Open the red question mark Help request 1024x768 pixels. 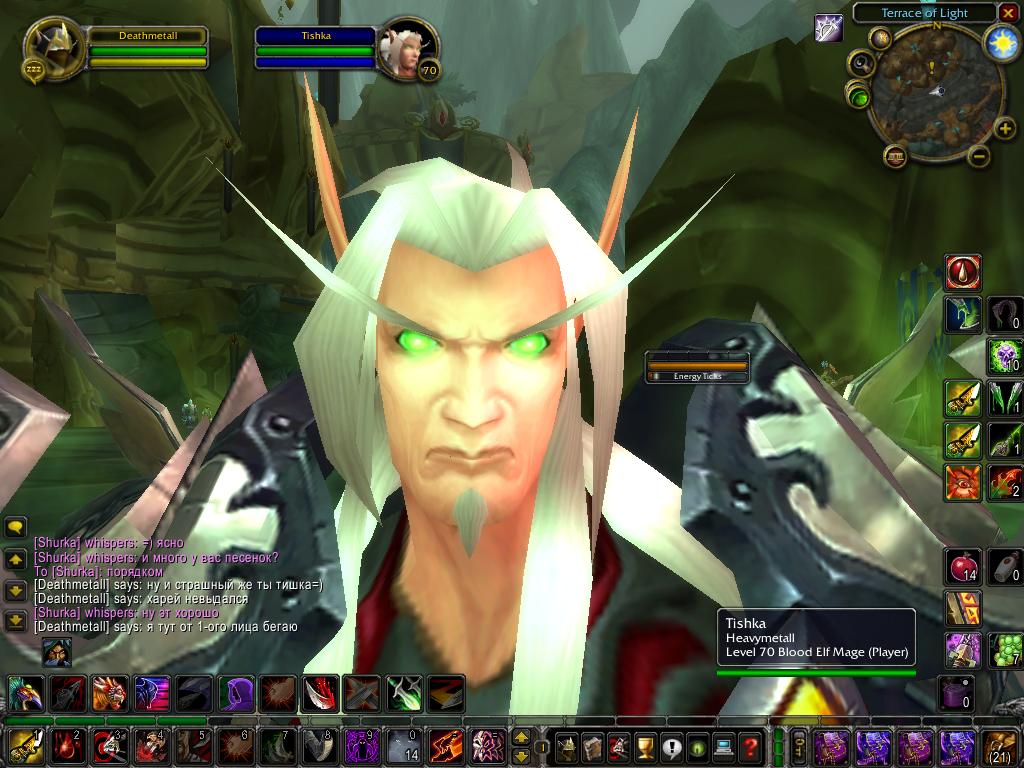(x=750, y=747)
